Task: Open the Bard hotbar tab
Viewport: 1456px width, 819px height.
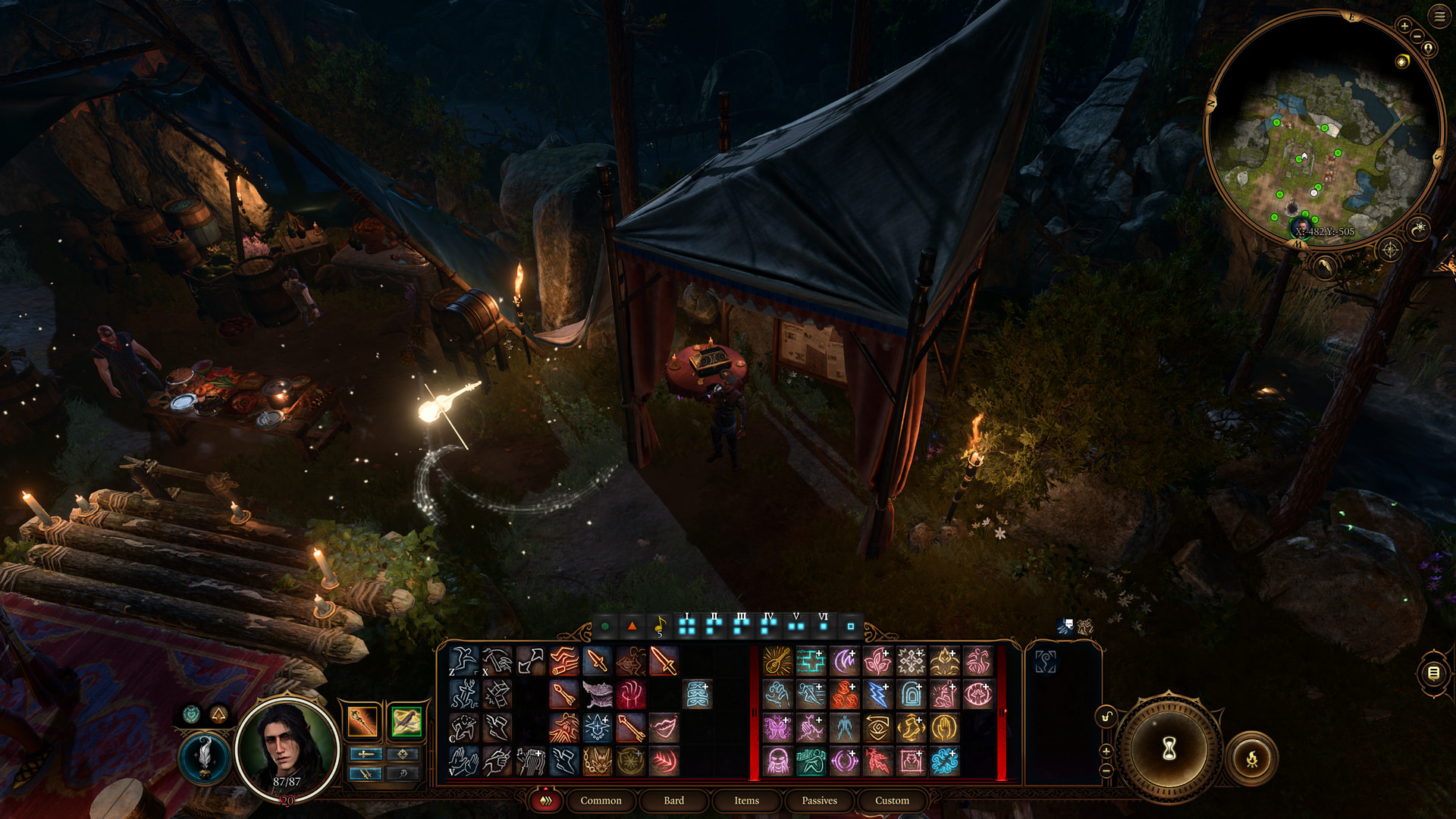Action: 673,800
